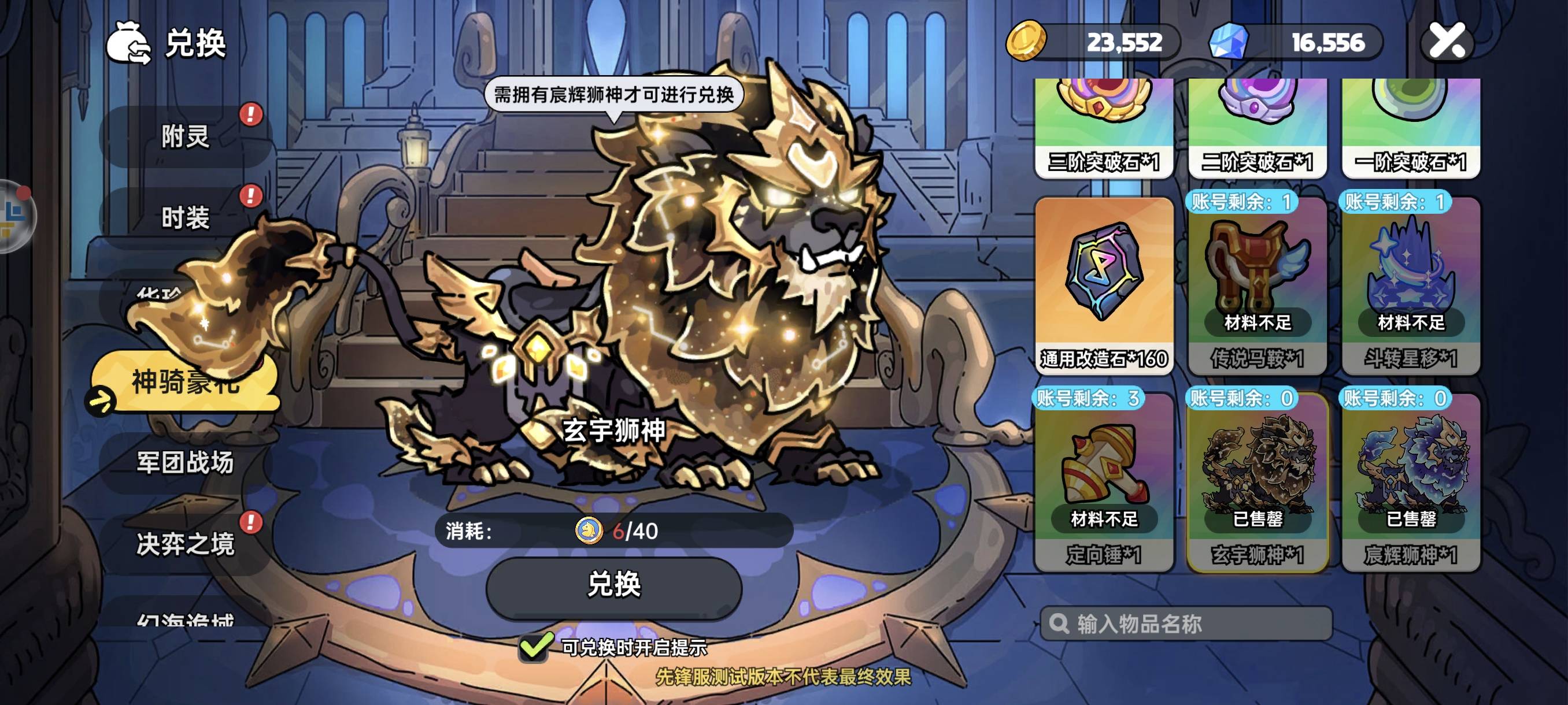Choose the 二阶突破石 item card

point(1257,128)
